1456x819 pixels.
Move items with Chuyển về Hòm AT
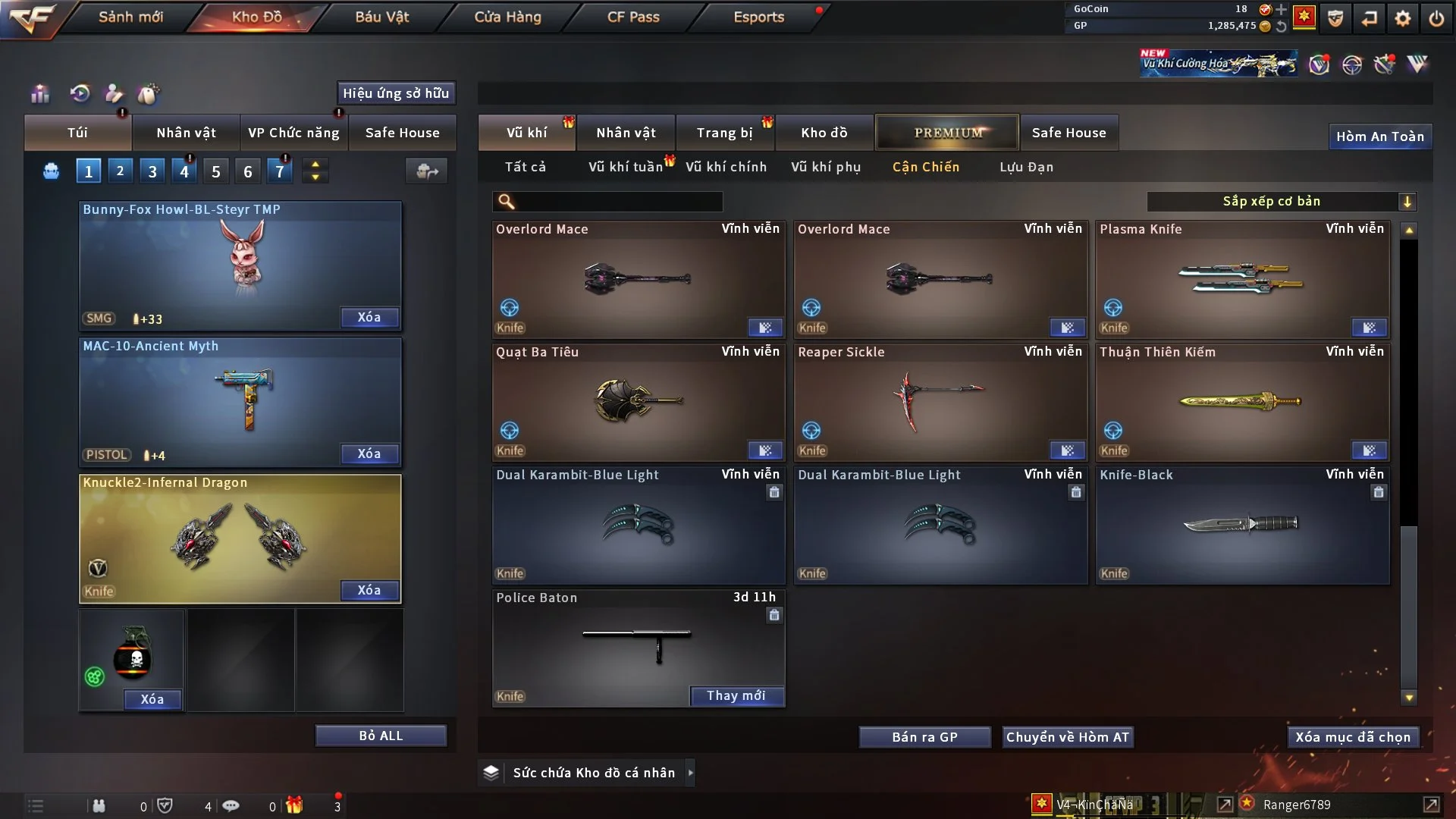coord(1067,737)
